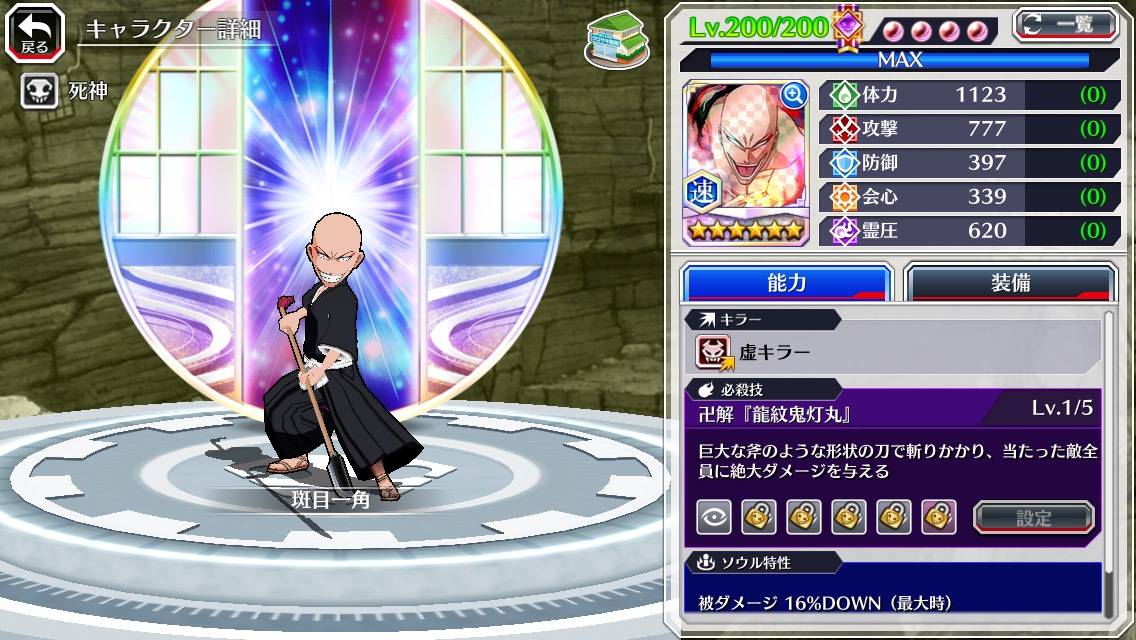Viewport: 1136px width, 640px height.
Task: Go back with the 戻る button
Action: pos(35,32)
